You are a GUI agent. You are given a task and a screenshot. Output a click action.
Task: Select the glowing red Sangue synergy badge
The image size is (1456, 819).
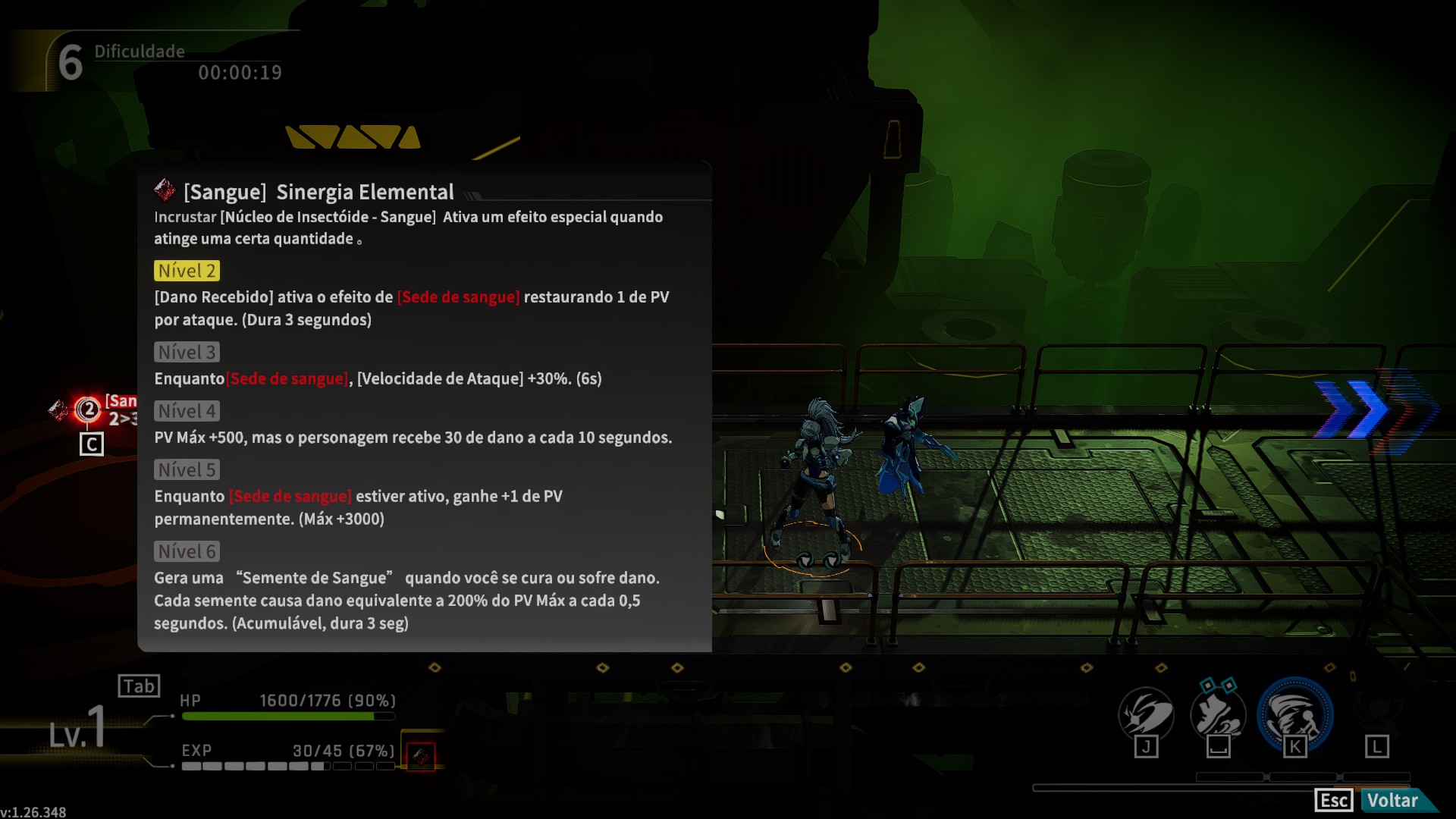pyautogui.click(x=88, y=409)
